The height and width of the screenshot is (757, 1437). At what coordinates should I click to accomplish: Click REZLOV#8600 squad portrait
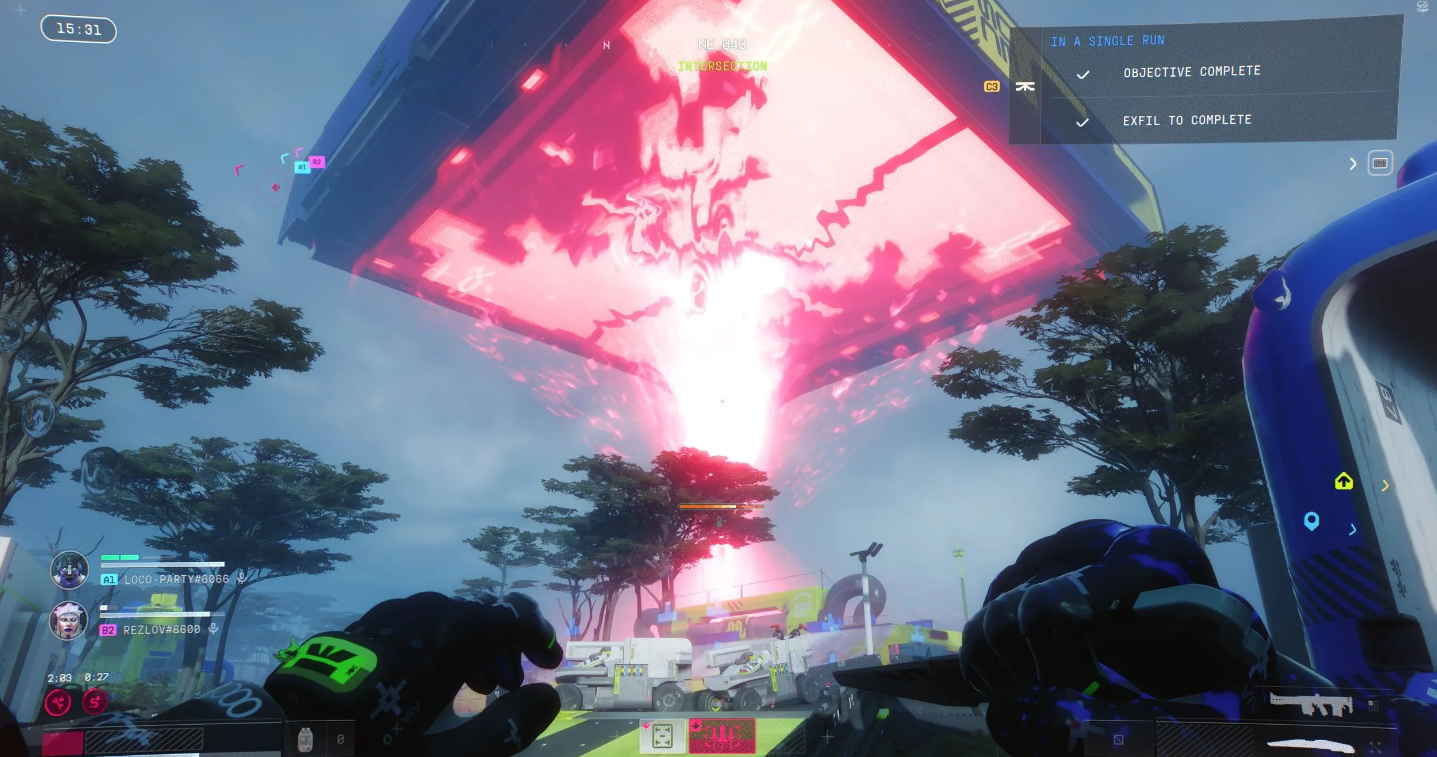[x=70, y=620]
